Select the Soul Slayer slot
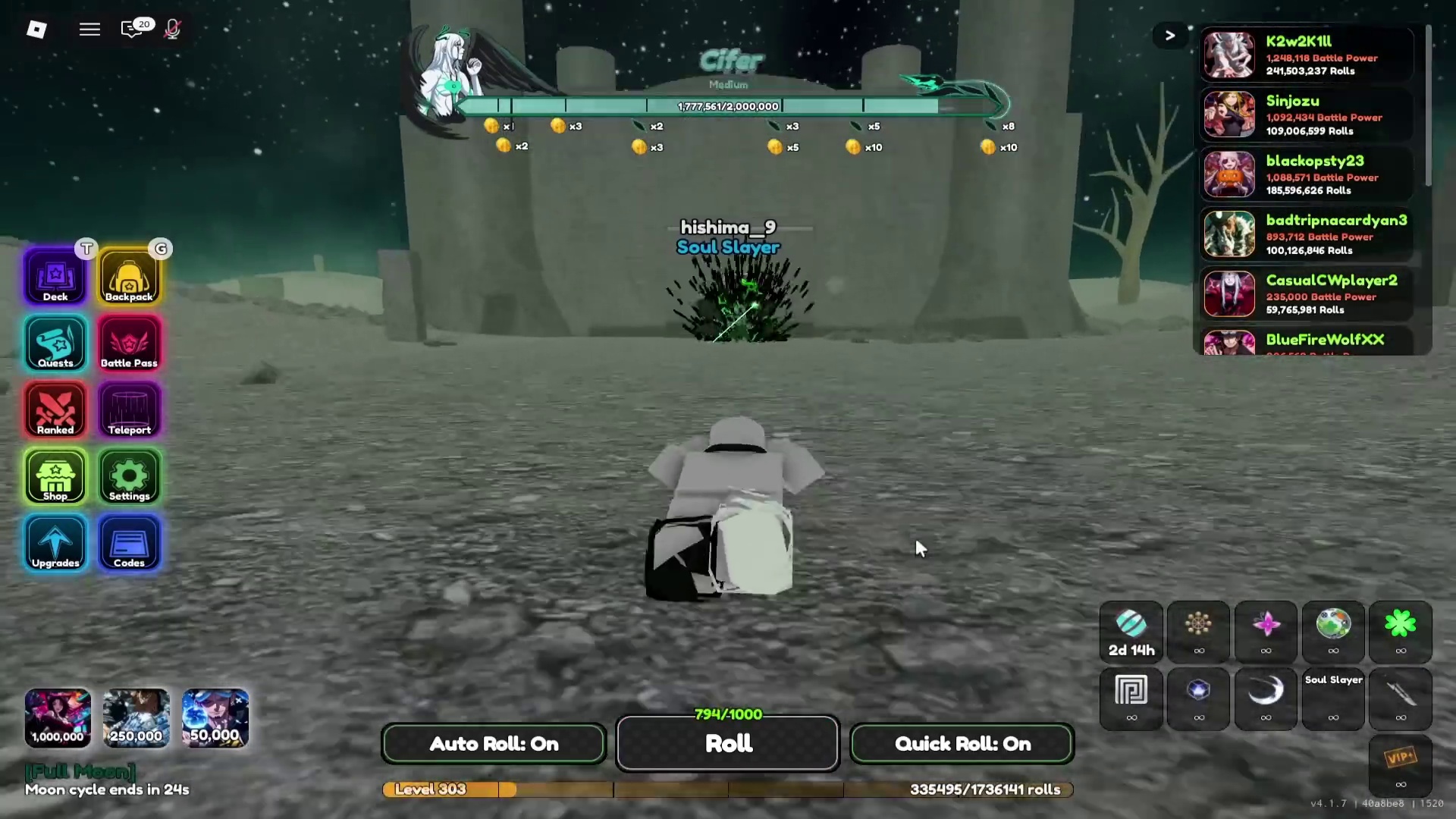This screenshot has width=1456, height=819. tap(1333, 698)
